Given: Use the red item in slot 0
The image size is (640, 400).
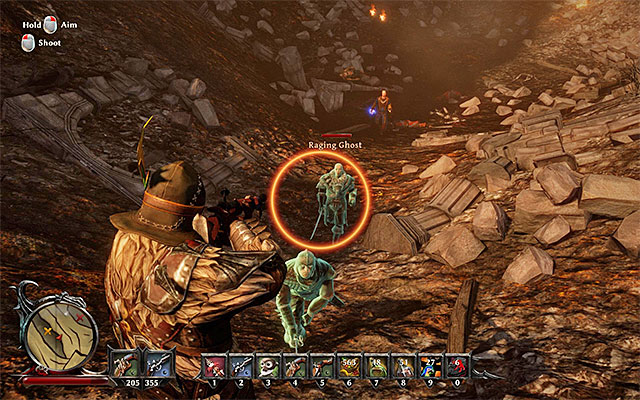Looking at the screenshot, I should pos(457,366).
